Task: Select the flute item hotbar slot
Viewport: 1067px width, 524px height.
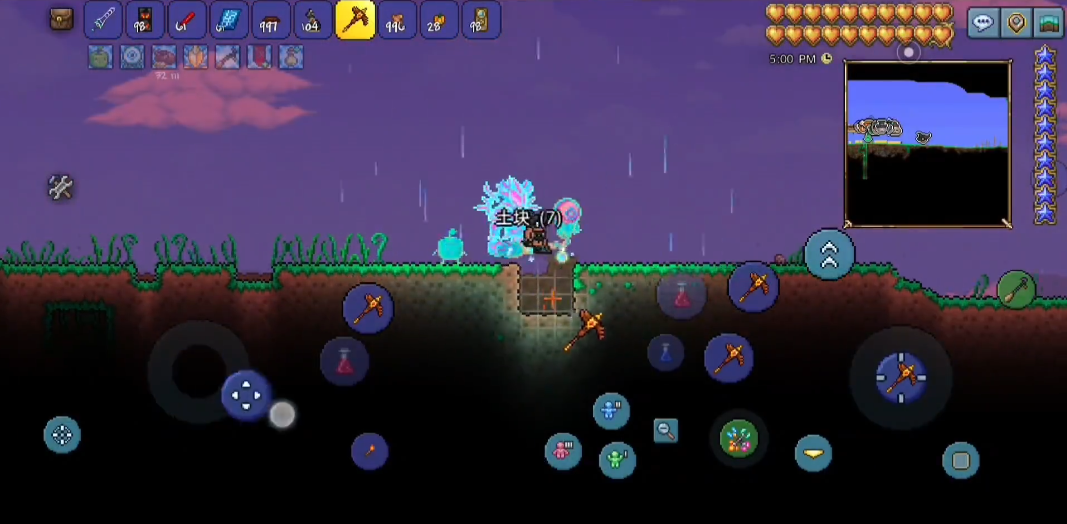Action: [x=103, y=20]
